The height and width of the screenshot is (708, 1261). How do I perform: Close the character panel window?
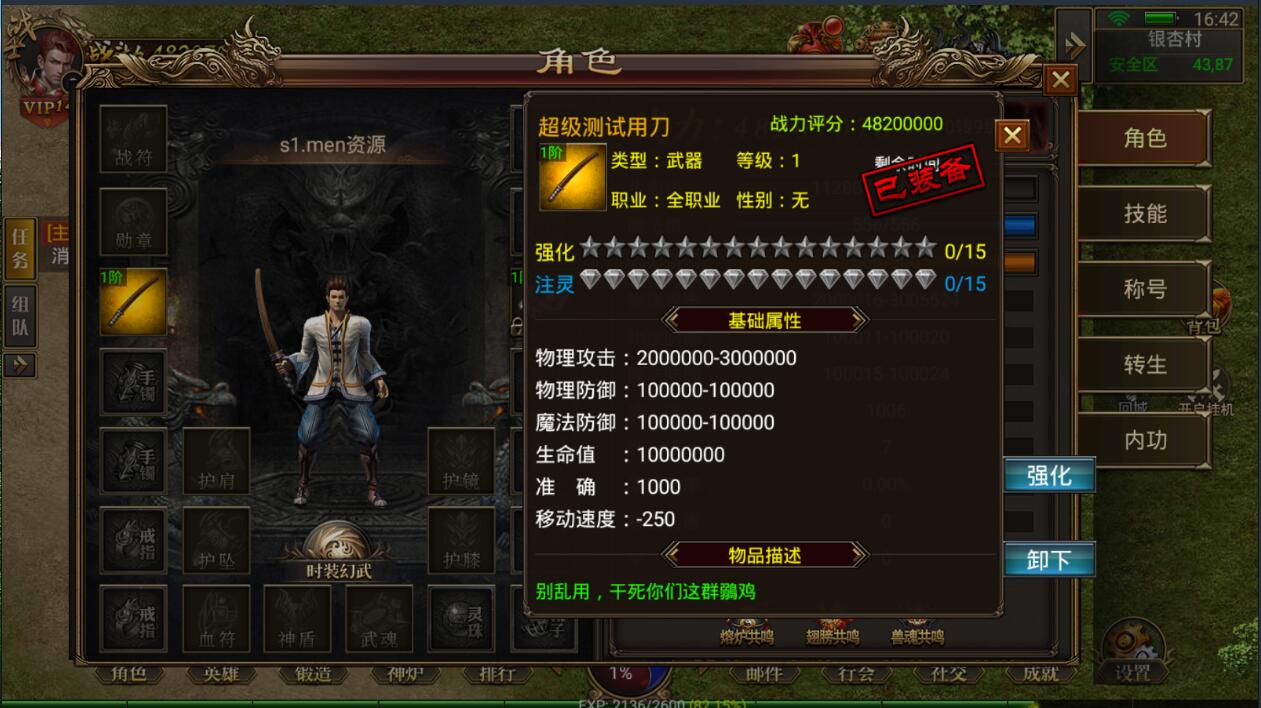pos(1060,80)
